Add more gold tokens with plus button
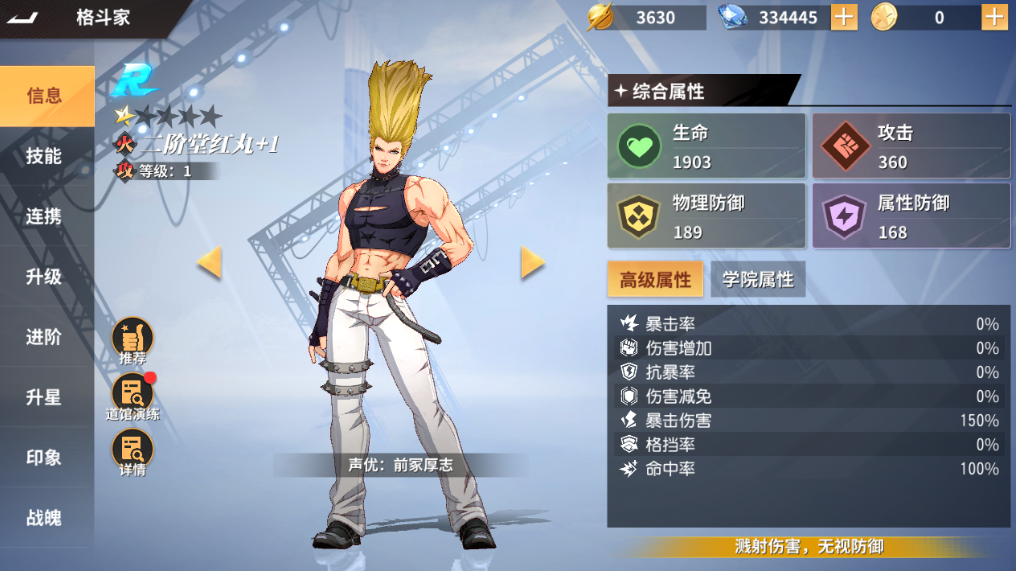The height and width of the screenshot is (571, 1016). pos(994,17)
